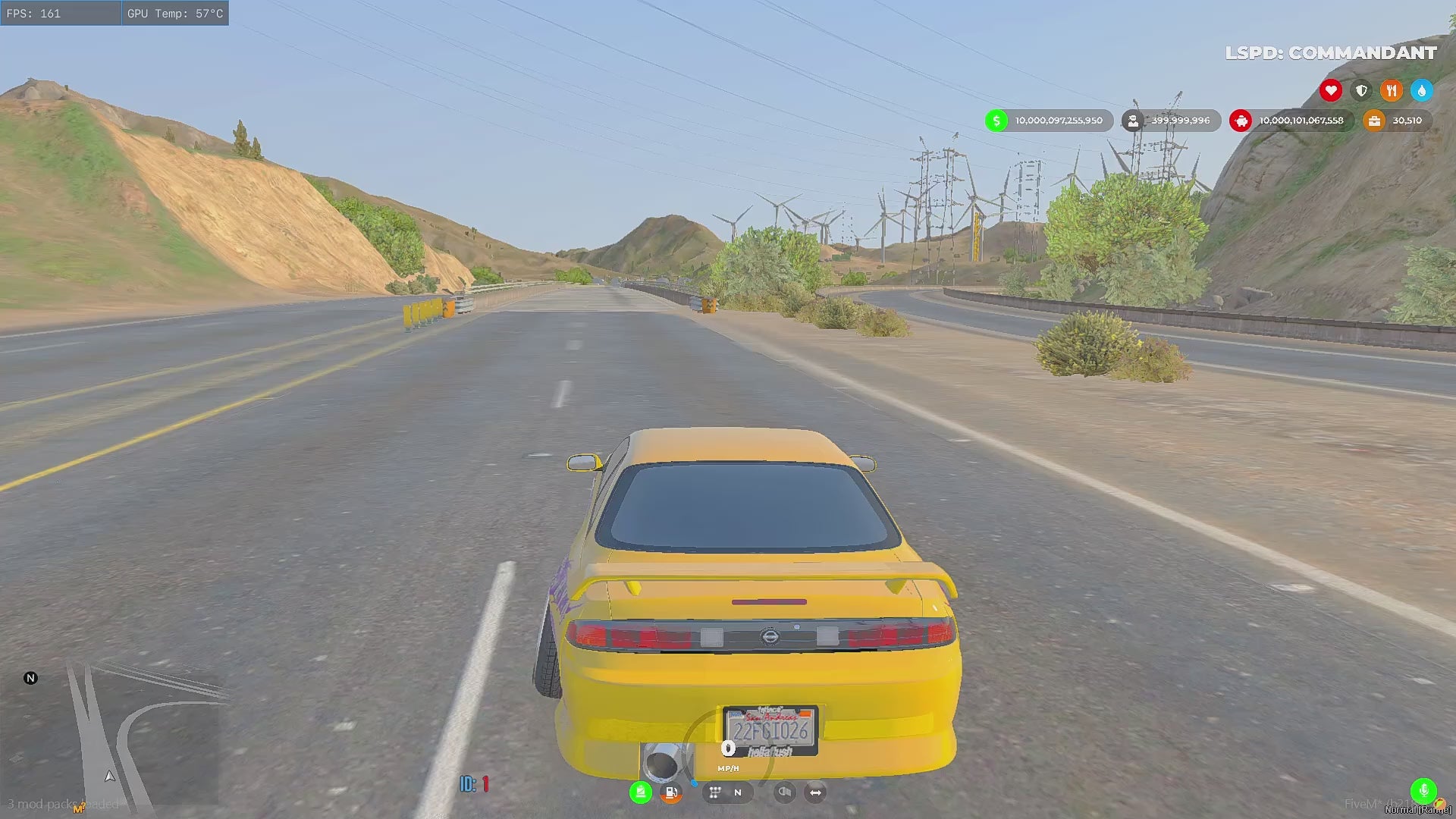The image size is (1456, 819).
Task: Click the green dollar cash icon
Action: click(996, 121)
